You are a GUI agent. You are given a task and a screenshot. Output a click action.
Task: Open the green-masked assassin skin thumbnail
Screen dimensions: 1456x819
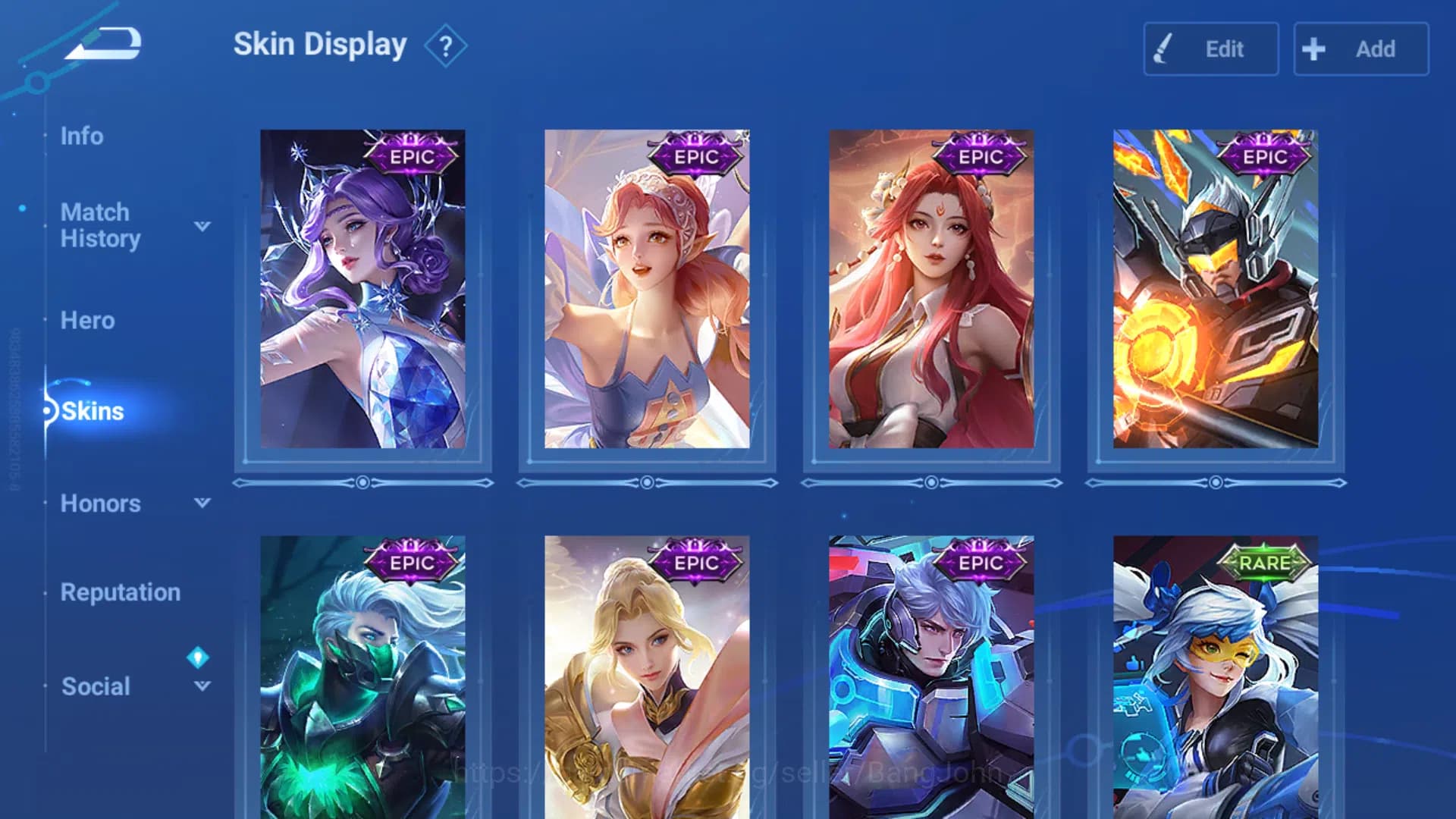pyautogui.click(x=361, y=675)
